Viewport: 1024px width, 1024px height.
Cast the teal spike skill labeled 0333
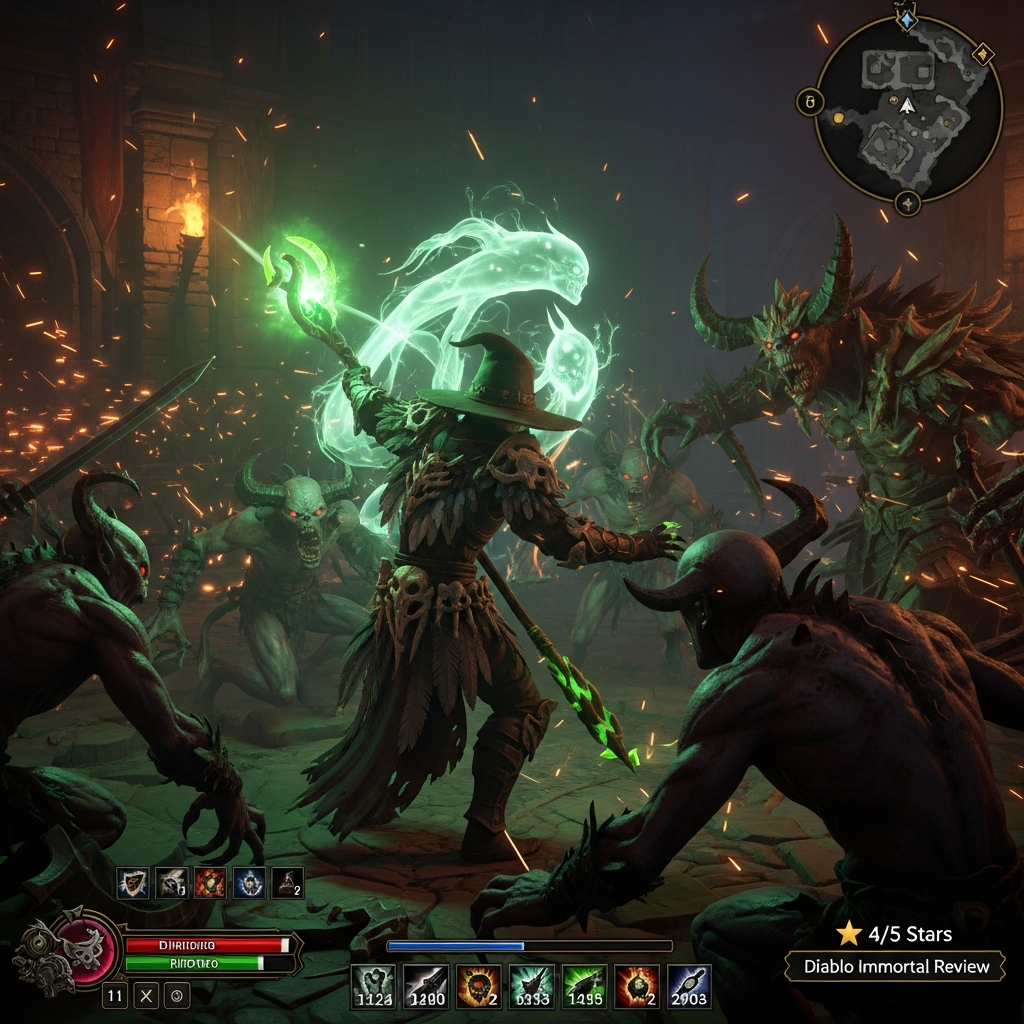click(x=531, y=986)
